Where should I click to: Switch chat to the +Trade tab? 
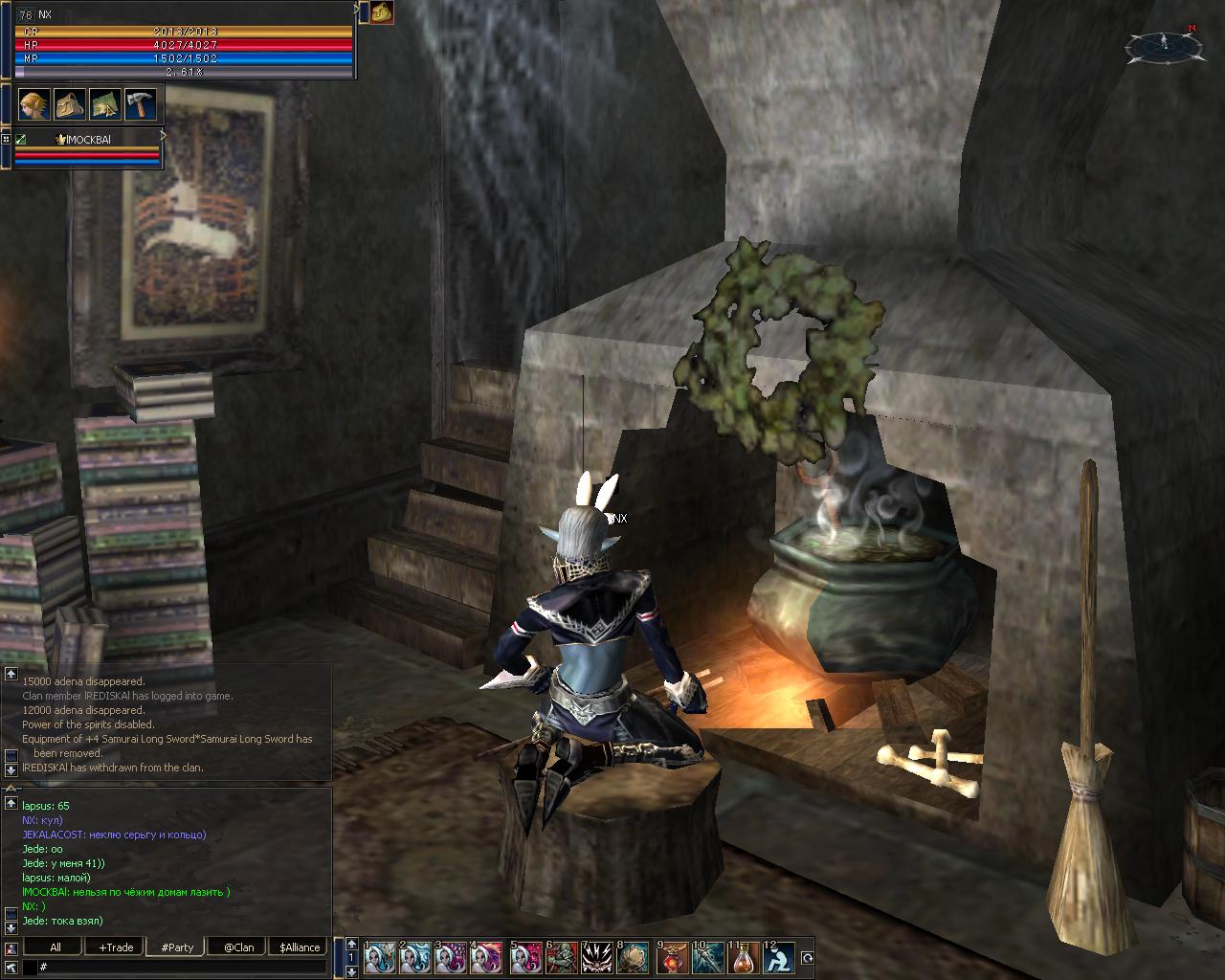click(116, 947)
